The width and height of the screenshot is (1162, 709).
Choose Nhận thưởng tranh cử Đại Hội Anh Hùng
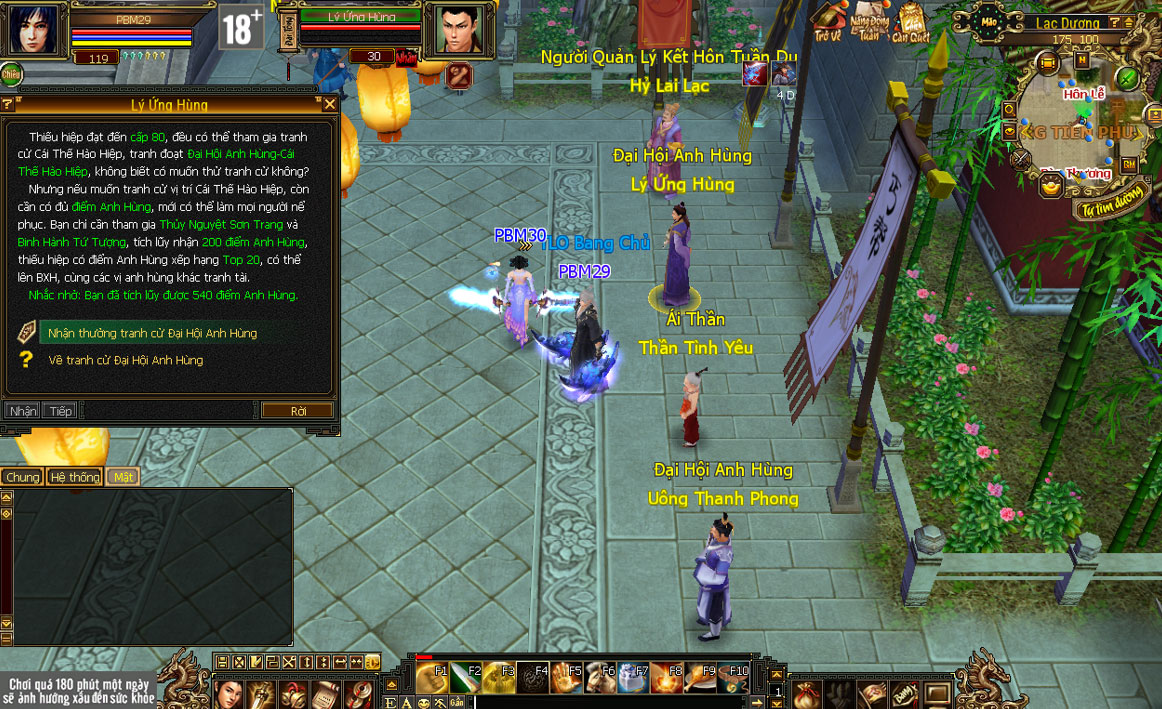tap(152, 333)
